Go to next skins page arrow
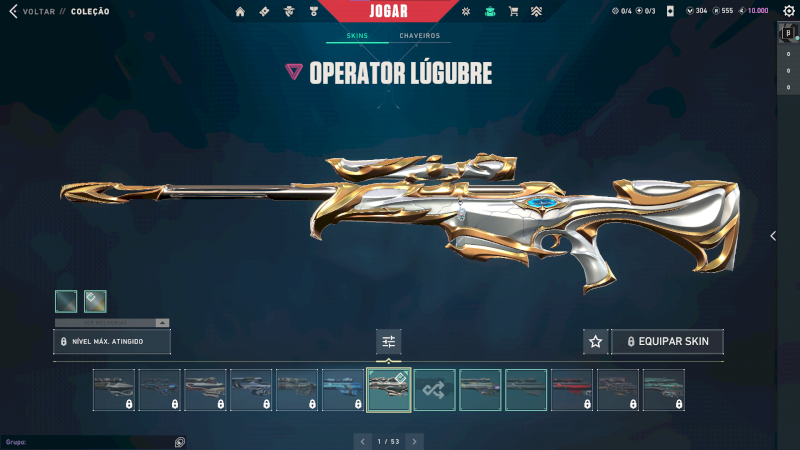Image resolution: width=800 pixels, height=450 pixels. [415, 440]
